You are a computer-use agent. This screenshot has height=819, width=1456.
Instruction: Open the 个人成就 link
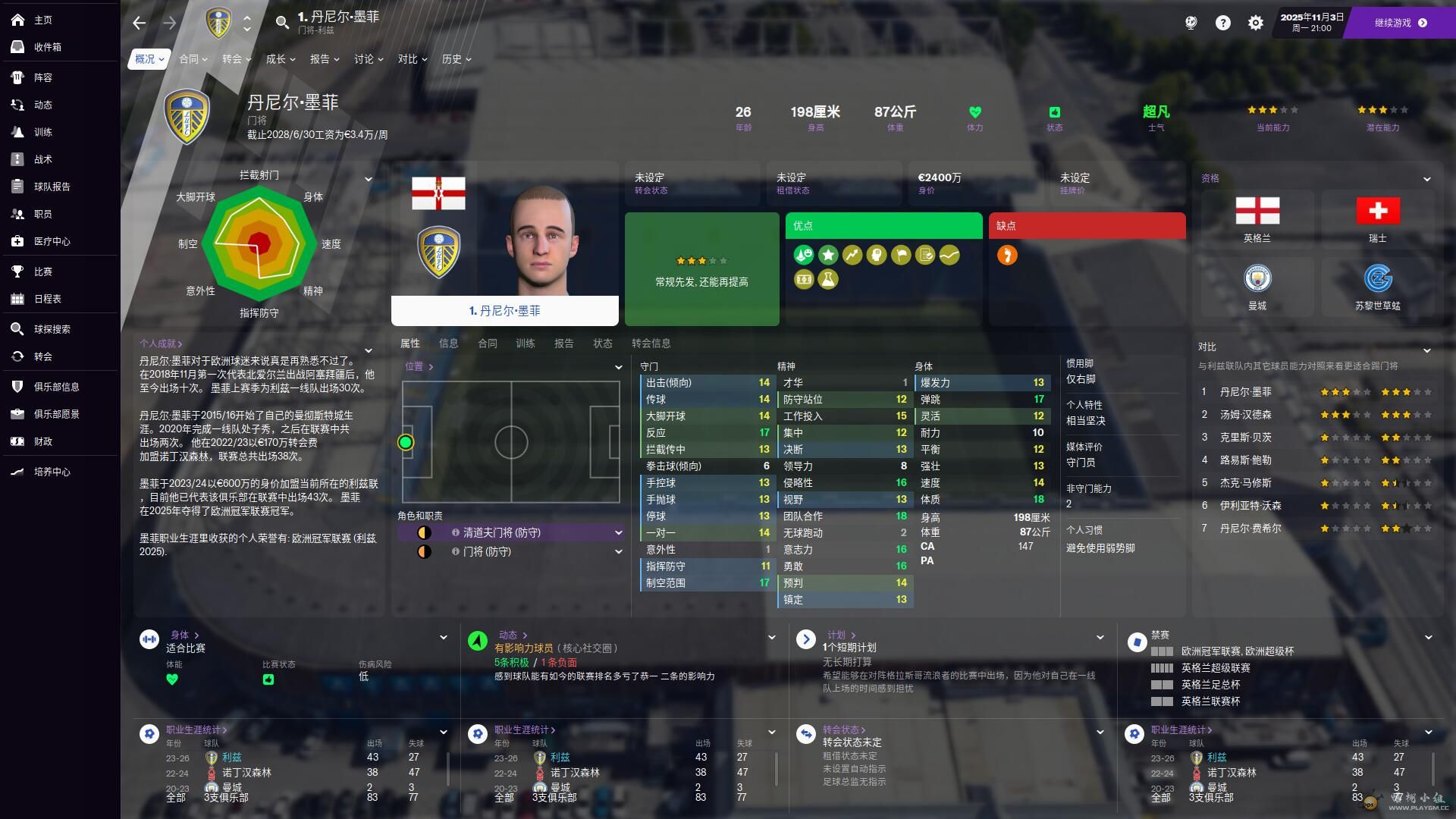pyautogui.click(x=161, y=344)
